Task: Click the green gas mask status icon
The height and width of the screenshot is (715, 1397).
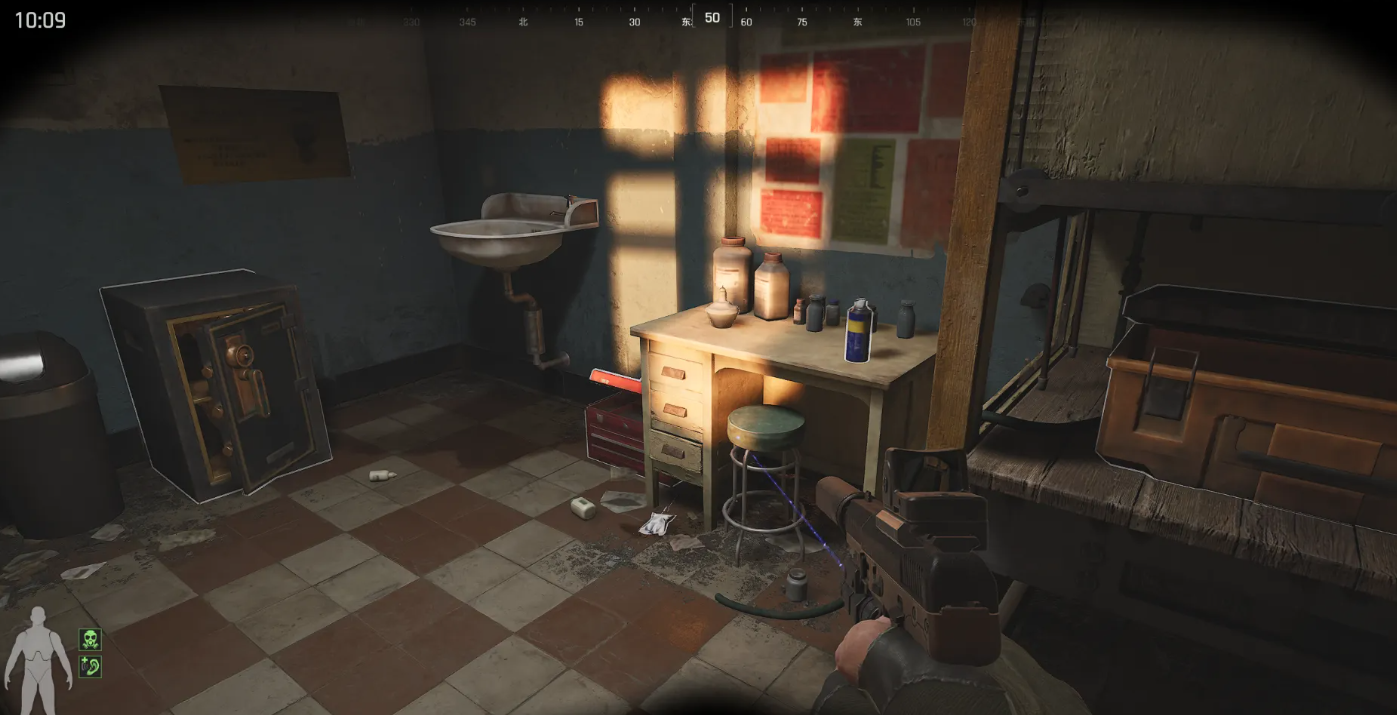Action: [x=90, y=639]
